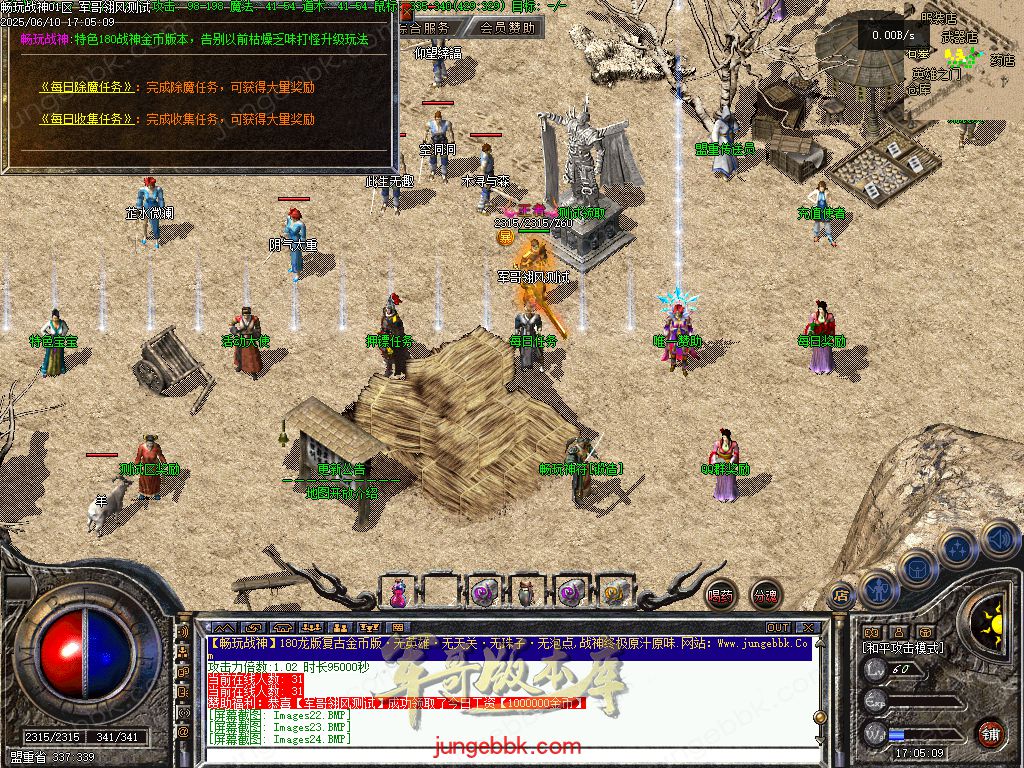The image size is (1024, 768).
Task: Toggle the 和平攻击模式 attack mode label
Action: 903,648
